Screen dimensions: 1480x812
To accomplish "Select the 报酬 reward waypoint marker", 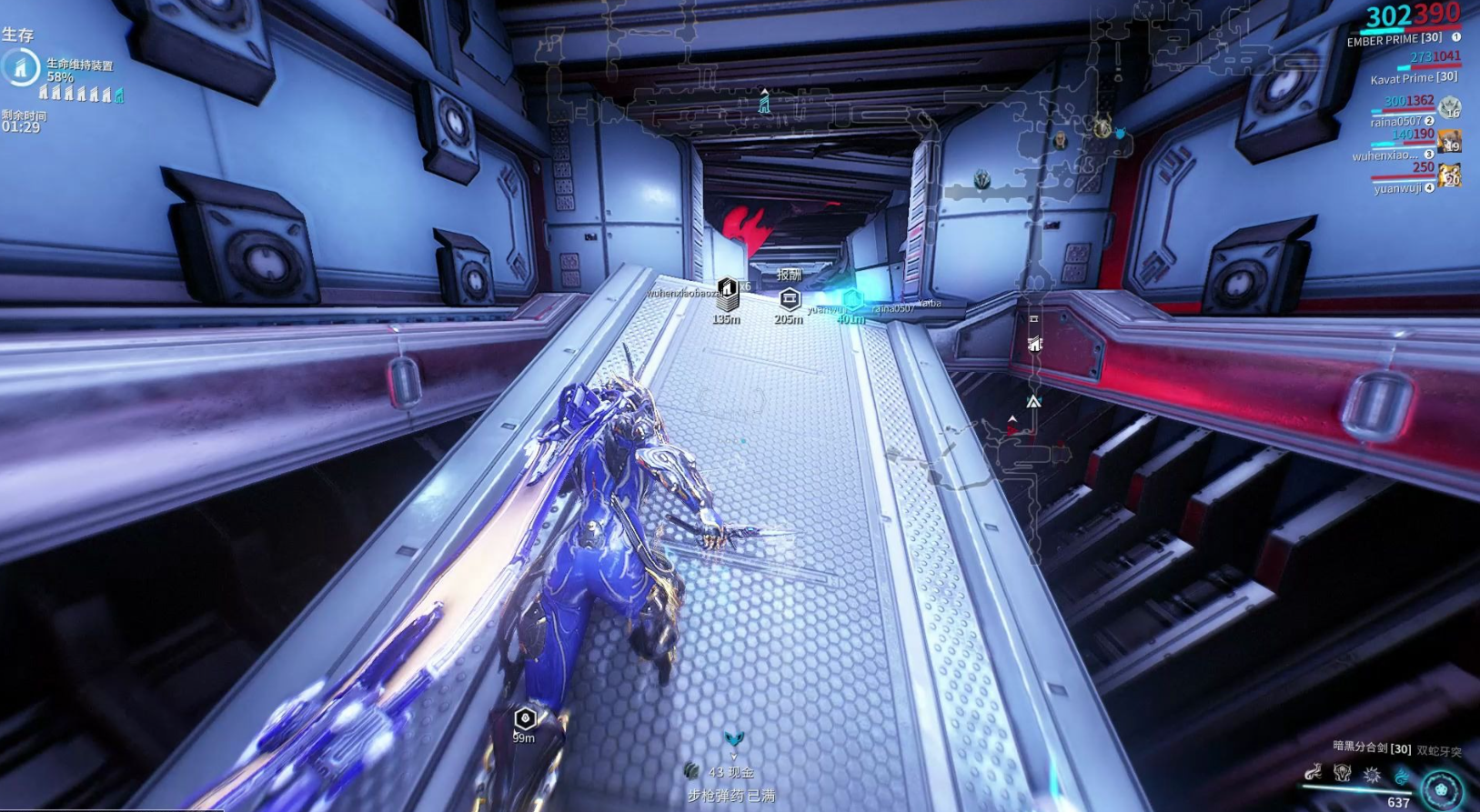I will click(789, 297).
